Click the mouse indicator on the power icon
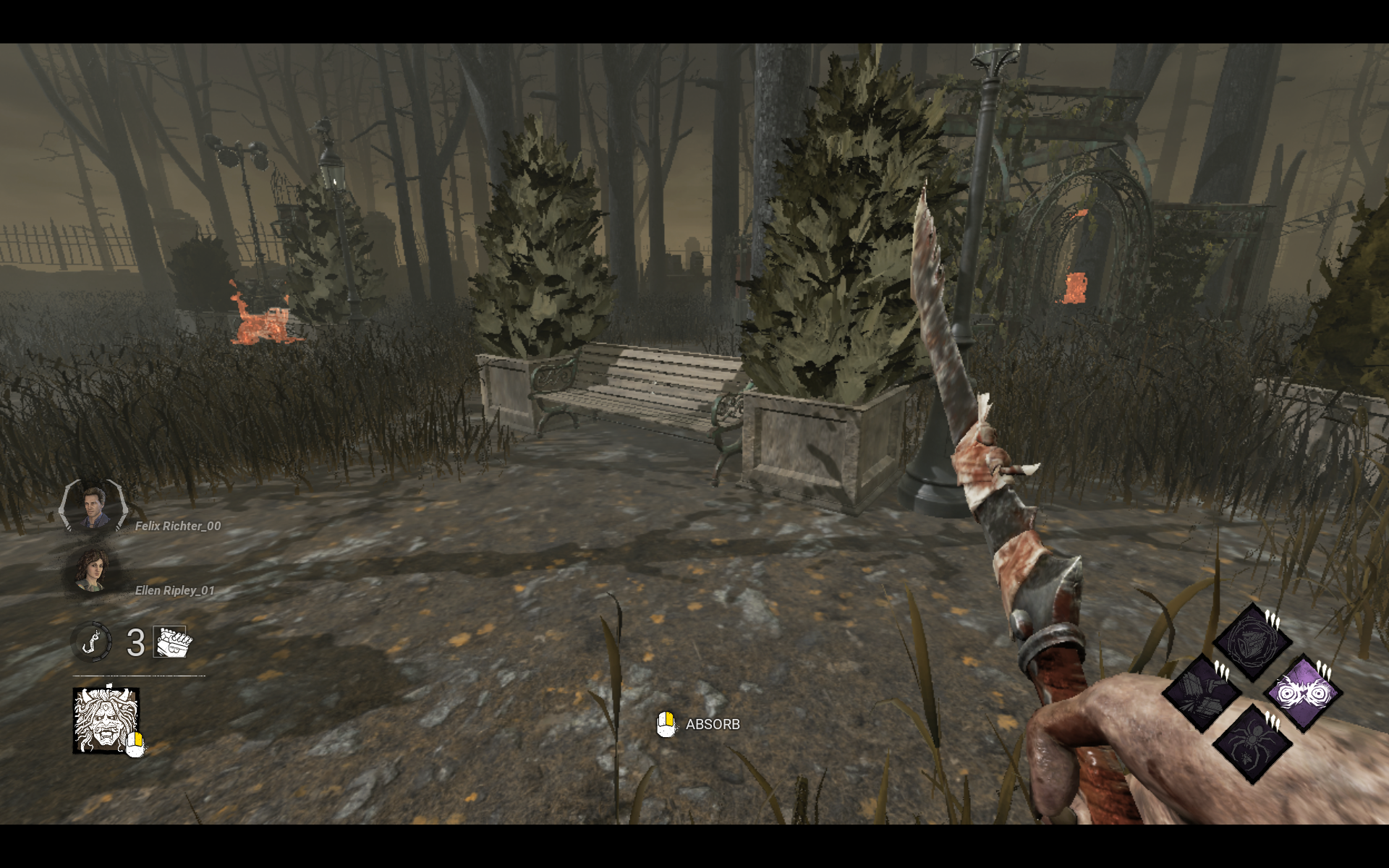Viewport: 1389px width, 868px height. pyautogui.click(x=135, y=744)
